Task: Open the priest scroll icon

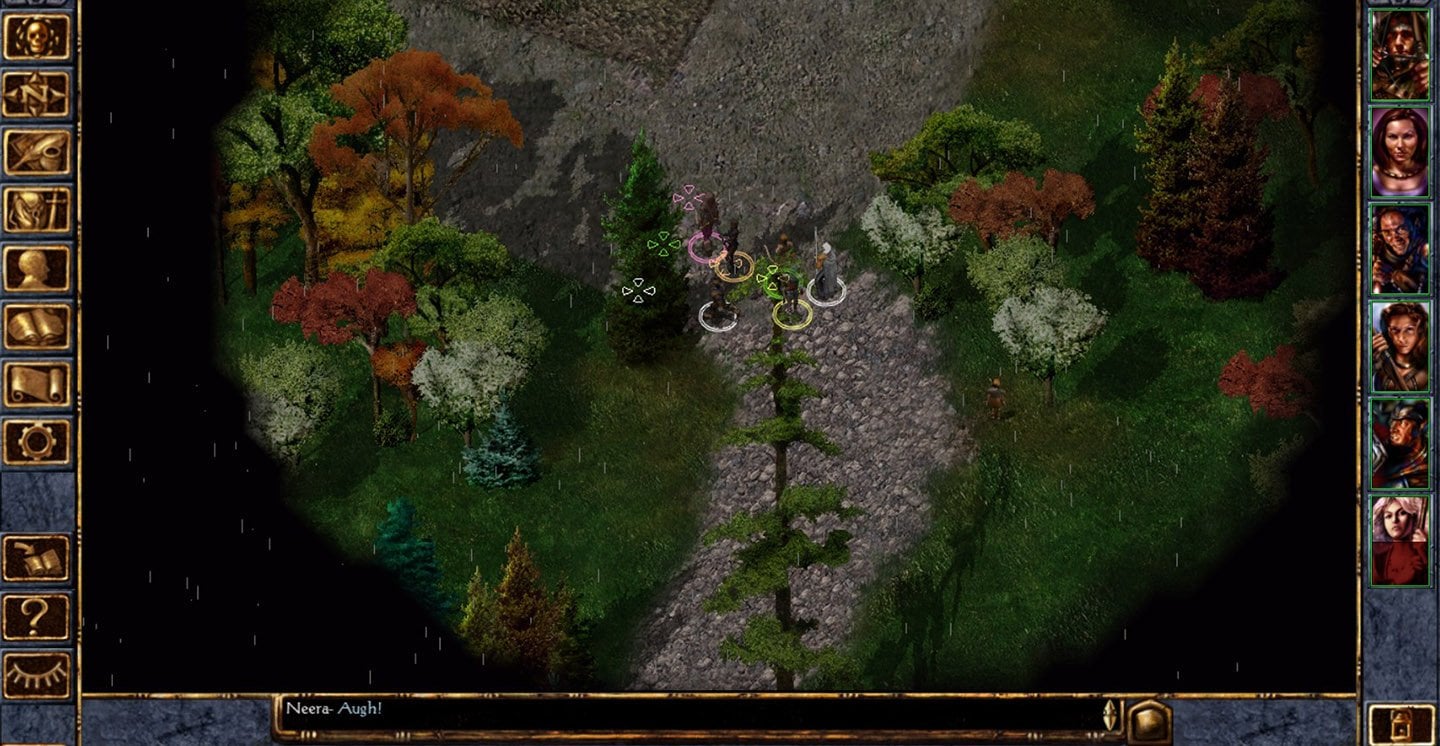Action: click(x=38, y=384)
